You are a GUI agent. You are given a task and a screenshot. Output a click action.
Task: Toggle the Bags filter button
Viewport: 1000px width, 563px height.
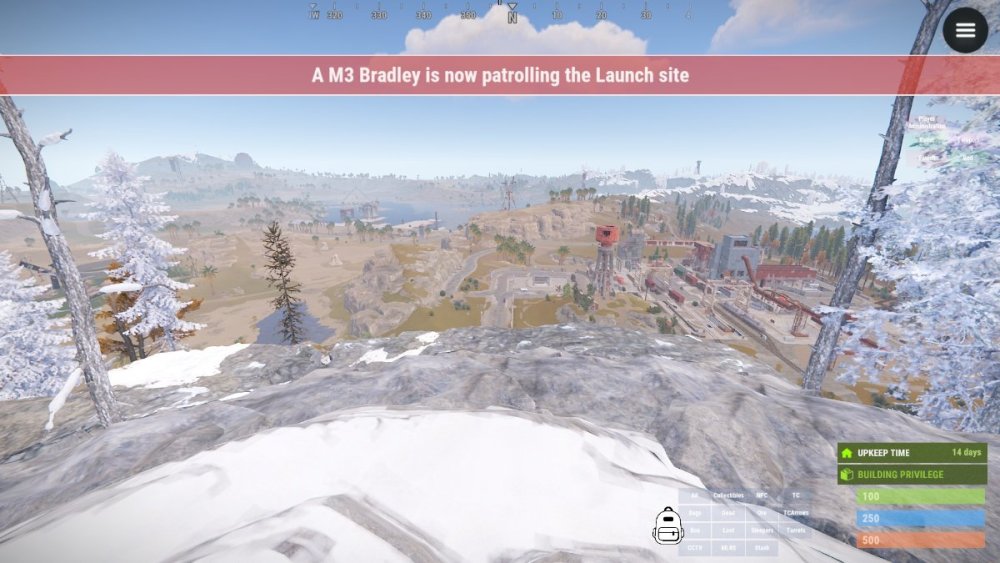[x=695, y=513]
